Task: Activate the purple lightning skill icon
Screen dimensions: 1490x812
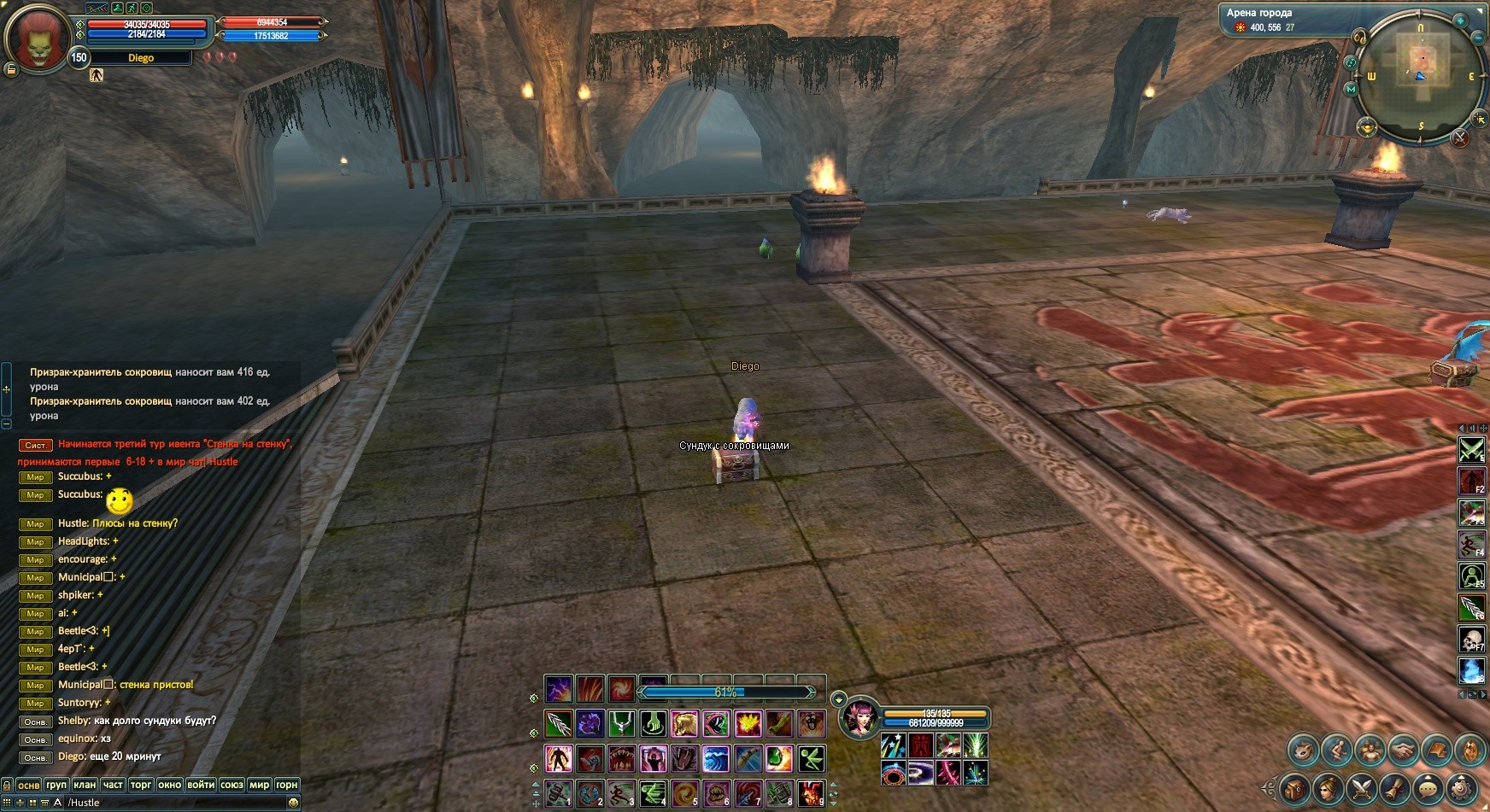Action: click(x=559, y=688)
